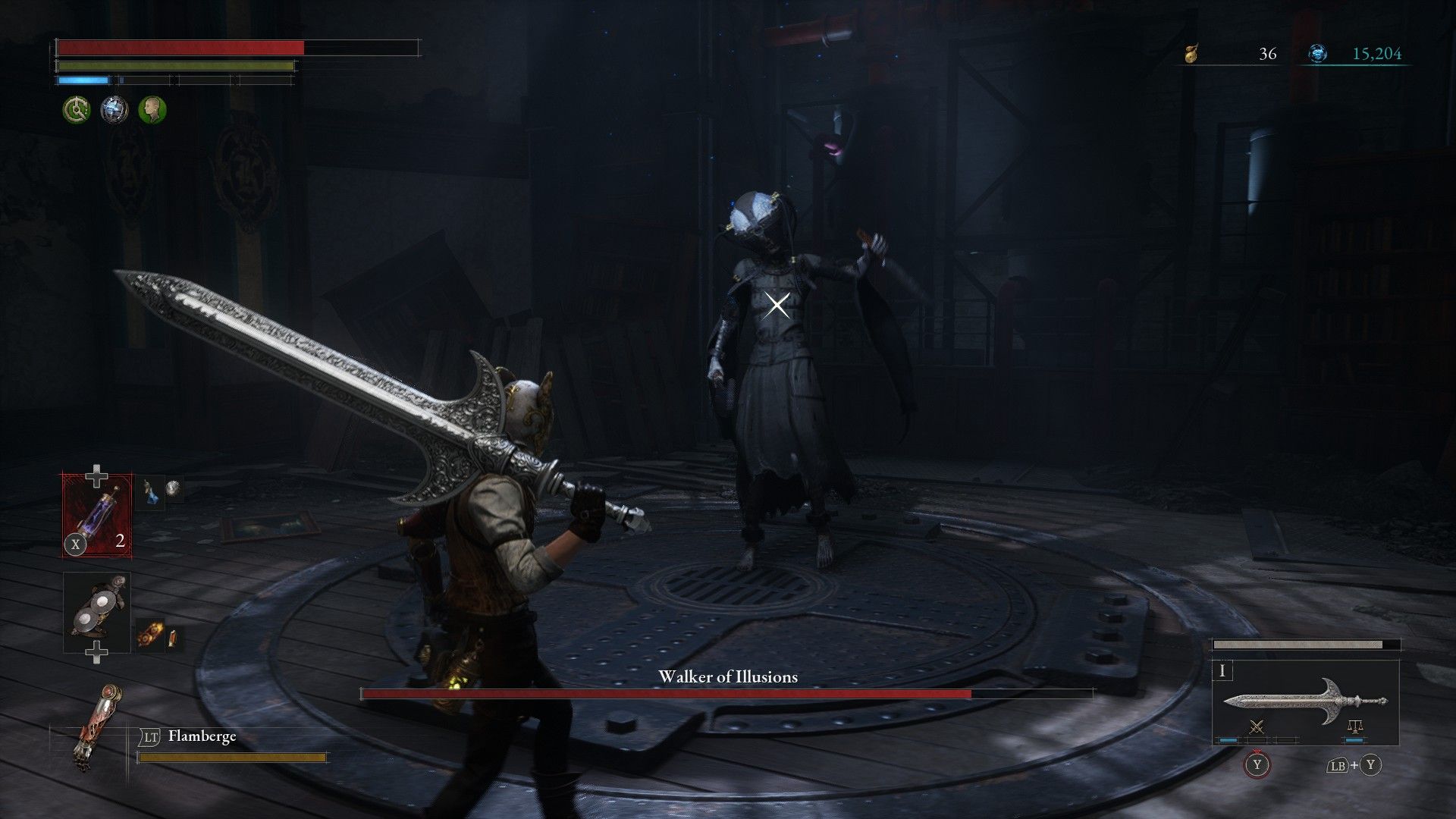
Task: Expand the lower equipment plus expander
Action: (96, 652)
